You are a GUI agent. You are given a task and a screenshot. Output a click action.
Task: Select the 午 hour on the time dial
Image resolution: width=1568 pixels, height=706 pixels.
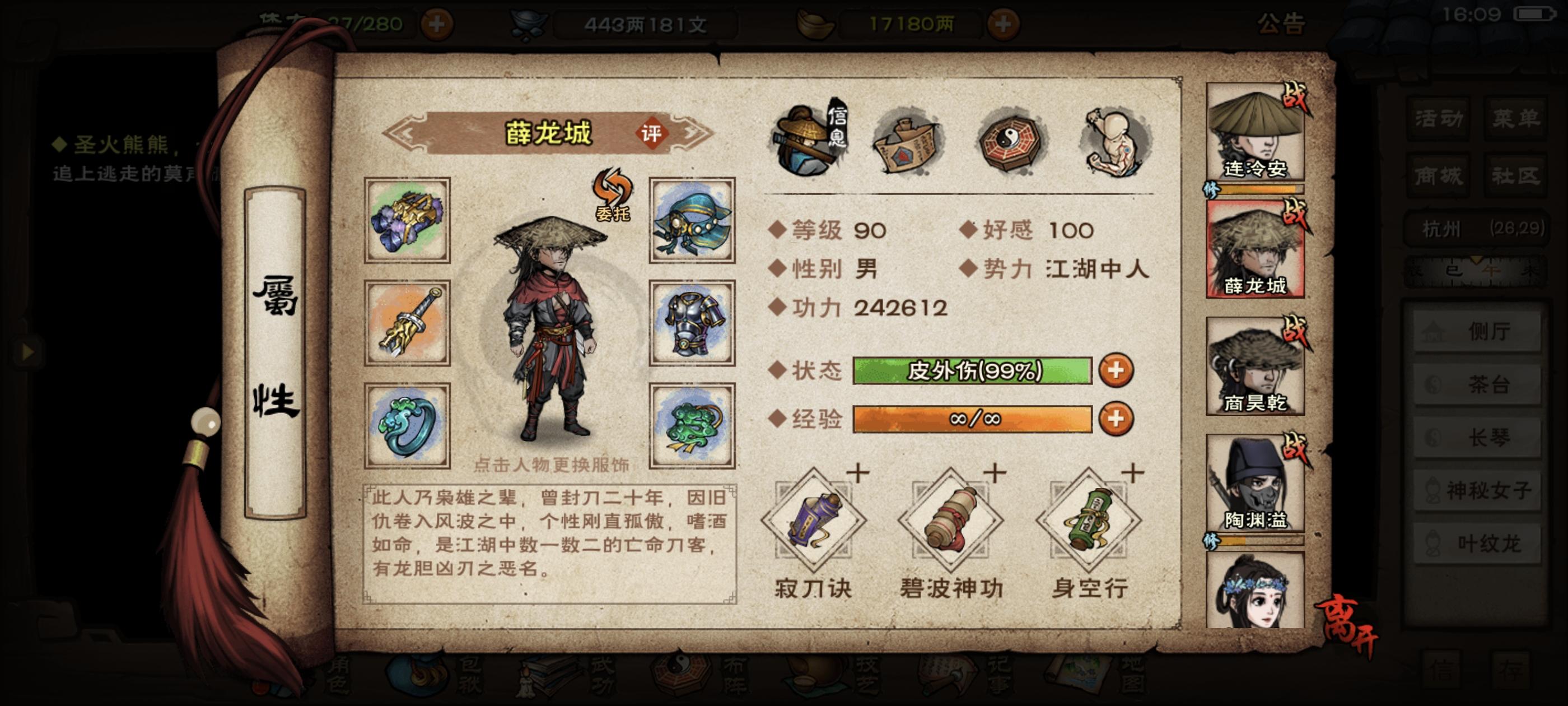point(1490,271)
